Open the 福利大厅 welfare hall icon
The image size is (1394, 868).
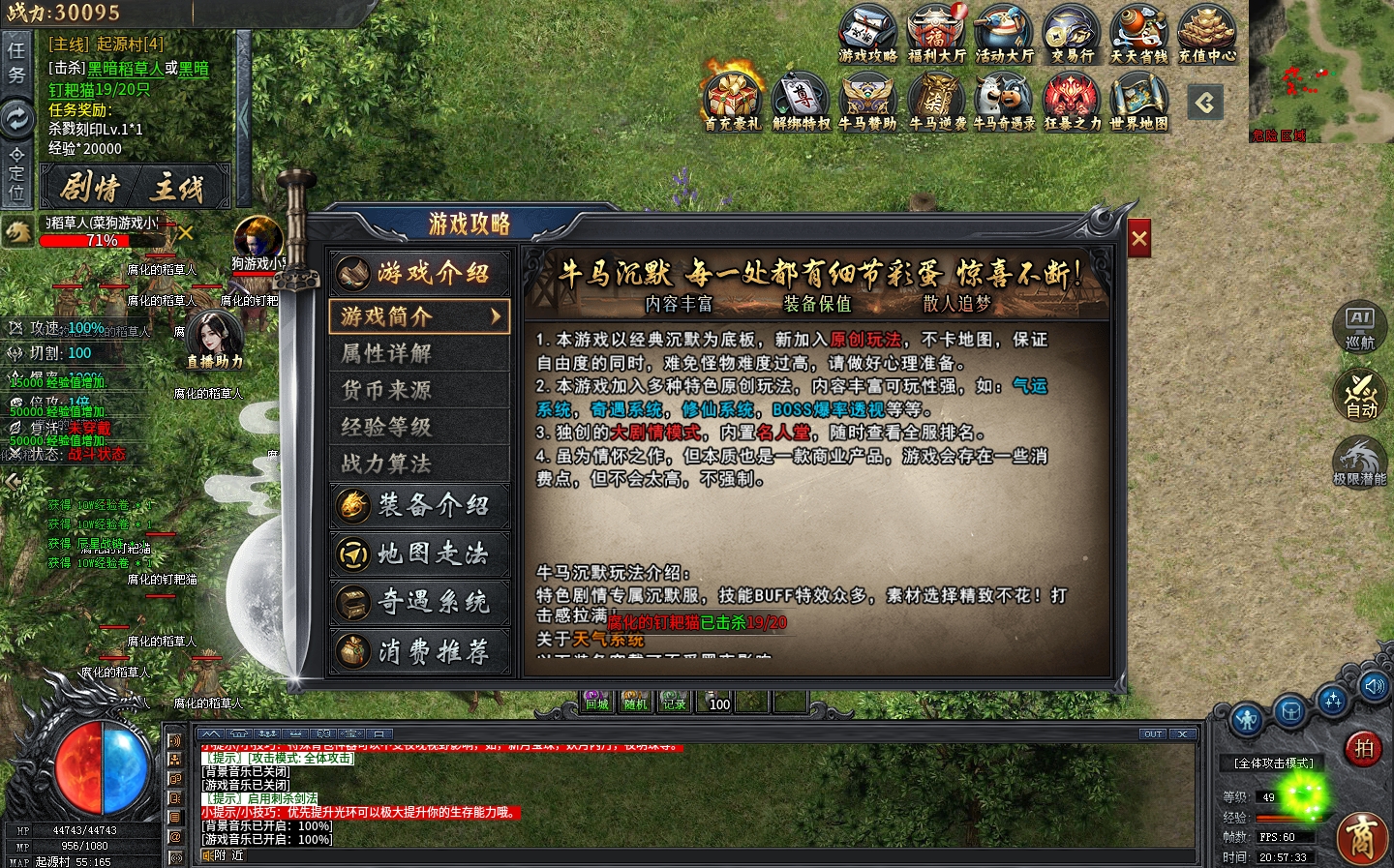click(936, 33)
